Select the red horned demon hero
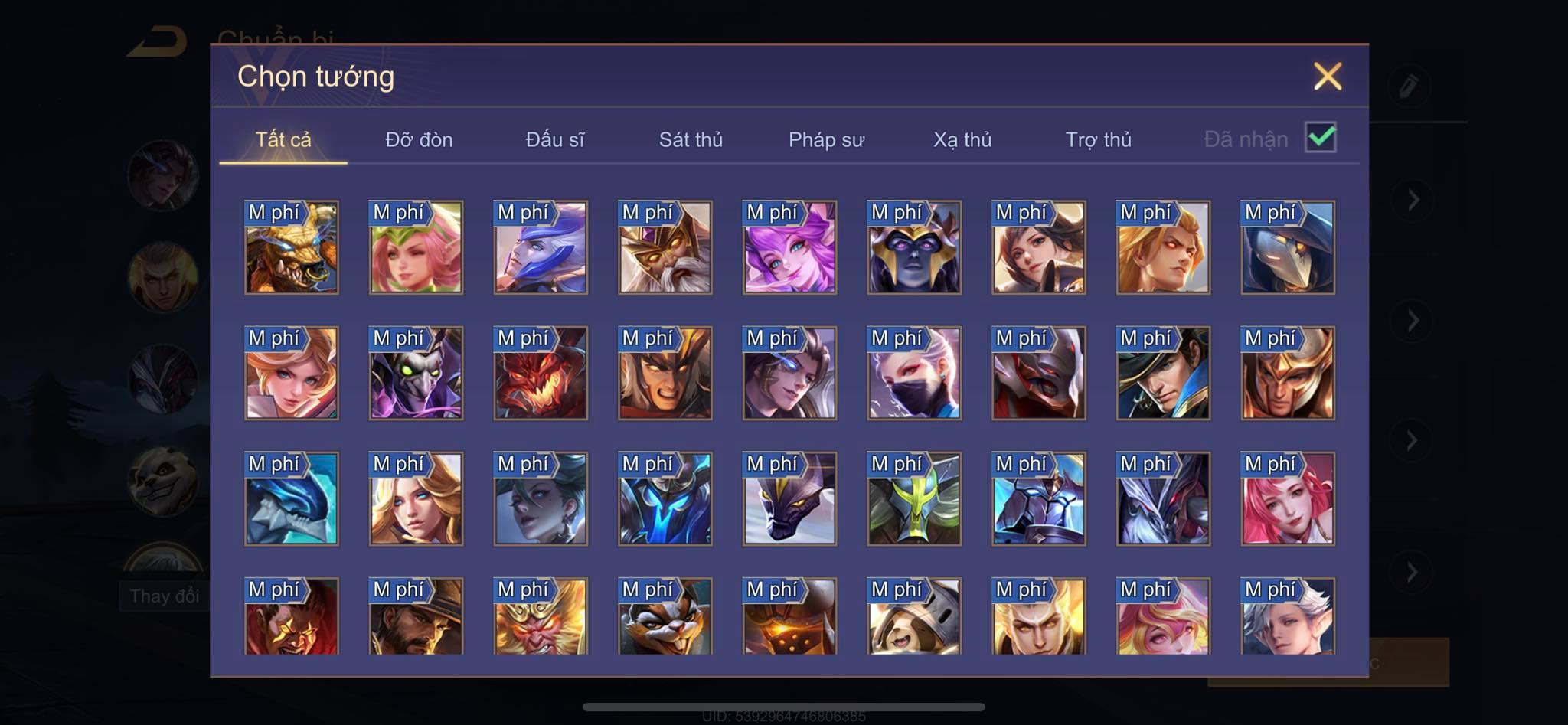 click(x=541, y=373)
